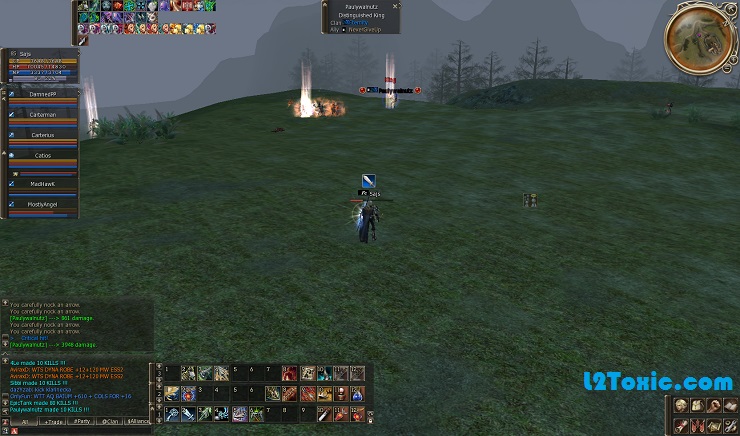Viewport: 740px width, 436px height.
Task: Select party member MadHawK
Action: click(42, 183)
